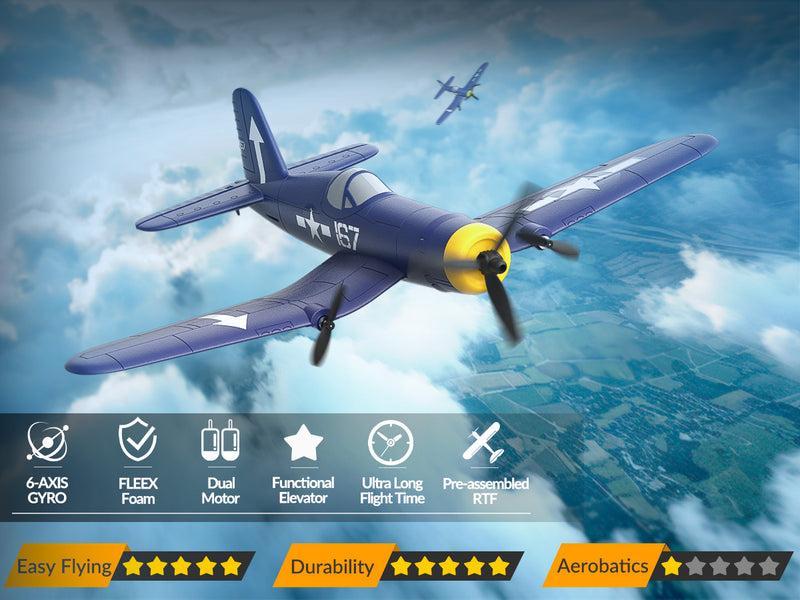The image size is (800, 600).
Task: Click the Pre-assembled RTF plane icon
Action: click(485, 442)
